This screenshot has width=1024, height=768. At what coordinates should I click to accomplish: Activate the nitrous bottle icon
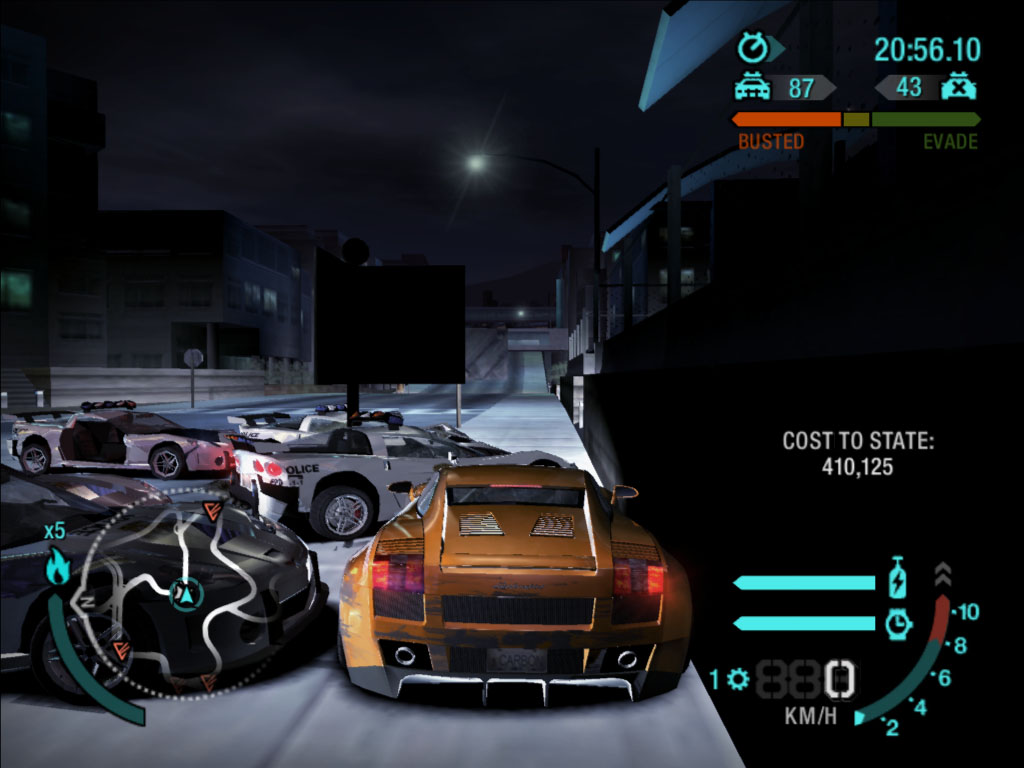897,581
